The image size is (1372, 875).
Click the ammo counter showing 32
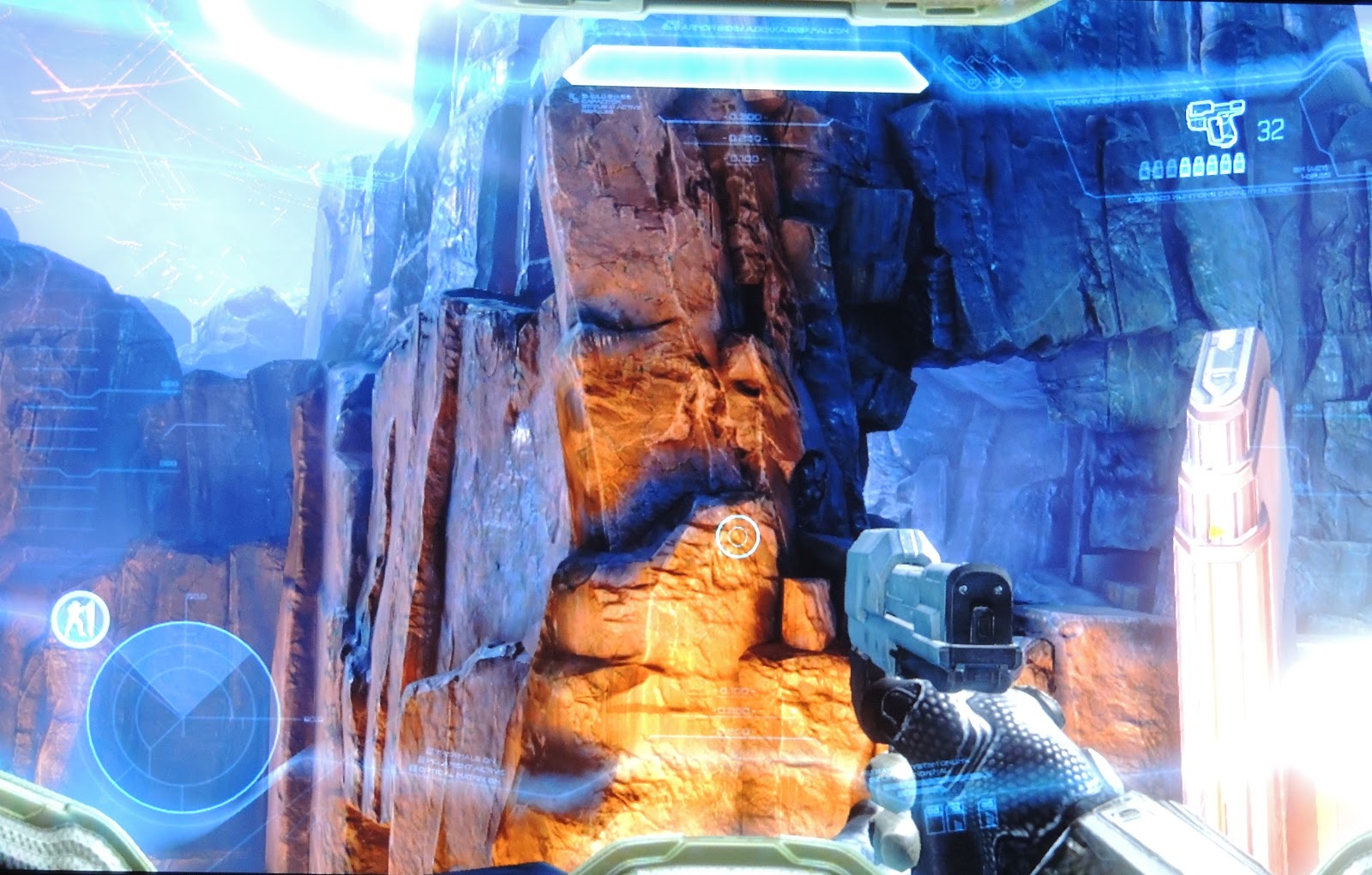1271,129
